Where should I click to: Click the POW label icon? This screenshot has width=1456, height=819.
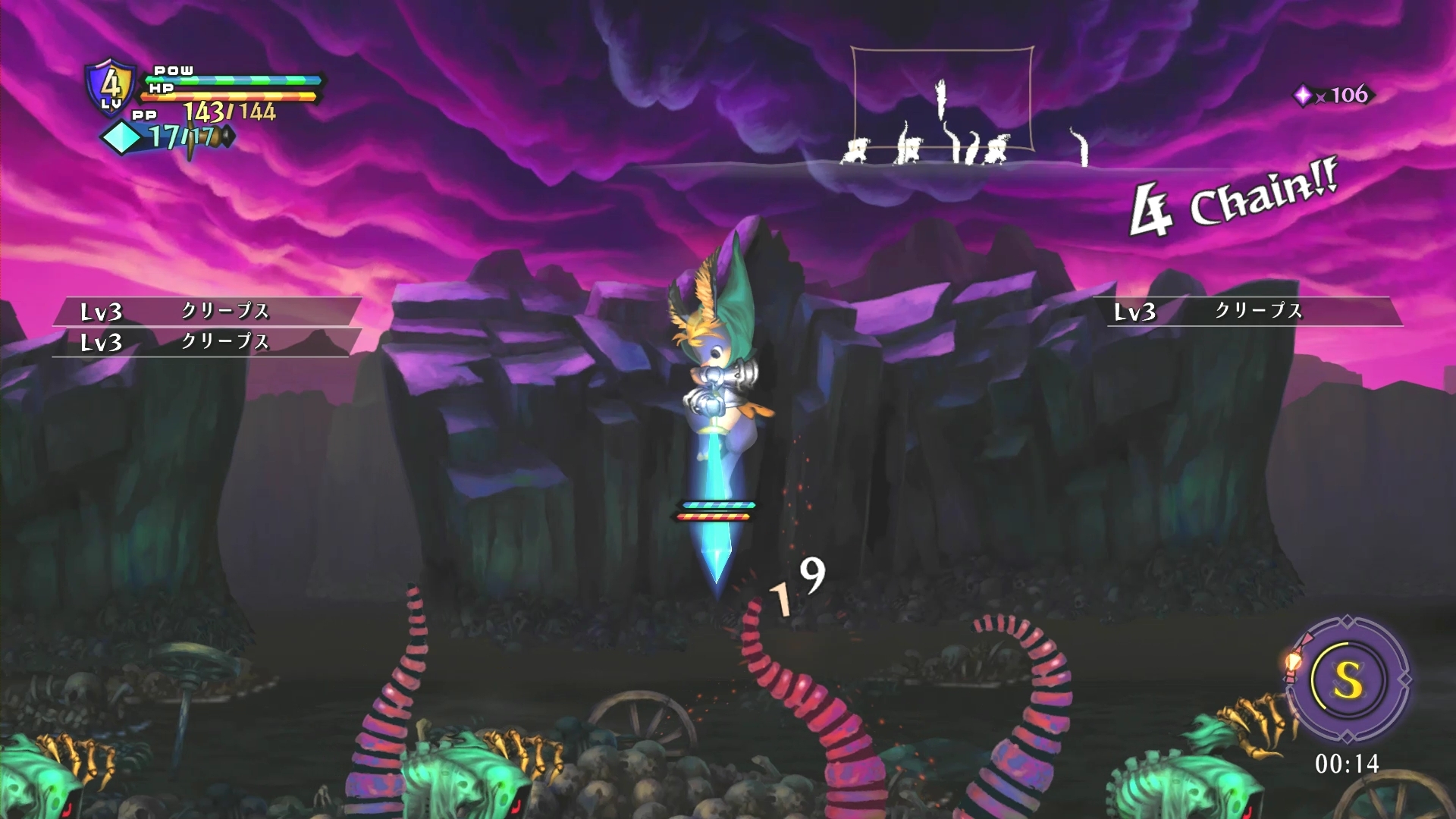coord(174,70)
